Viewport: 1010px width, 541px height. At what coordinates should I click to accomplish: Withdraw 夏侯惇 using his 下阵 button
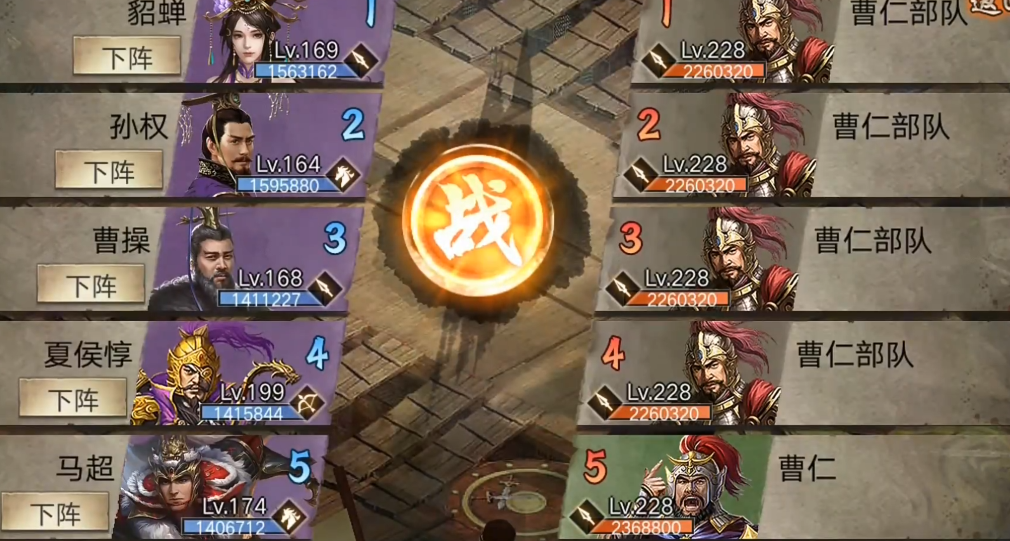click(73, 399)
